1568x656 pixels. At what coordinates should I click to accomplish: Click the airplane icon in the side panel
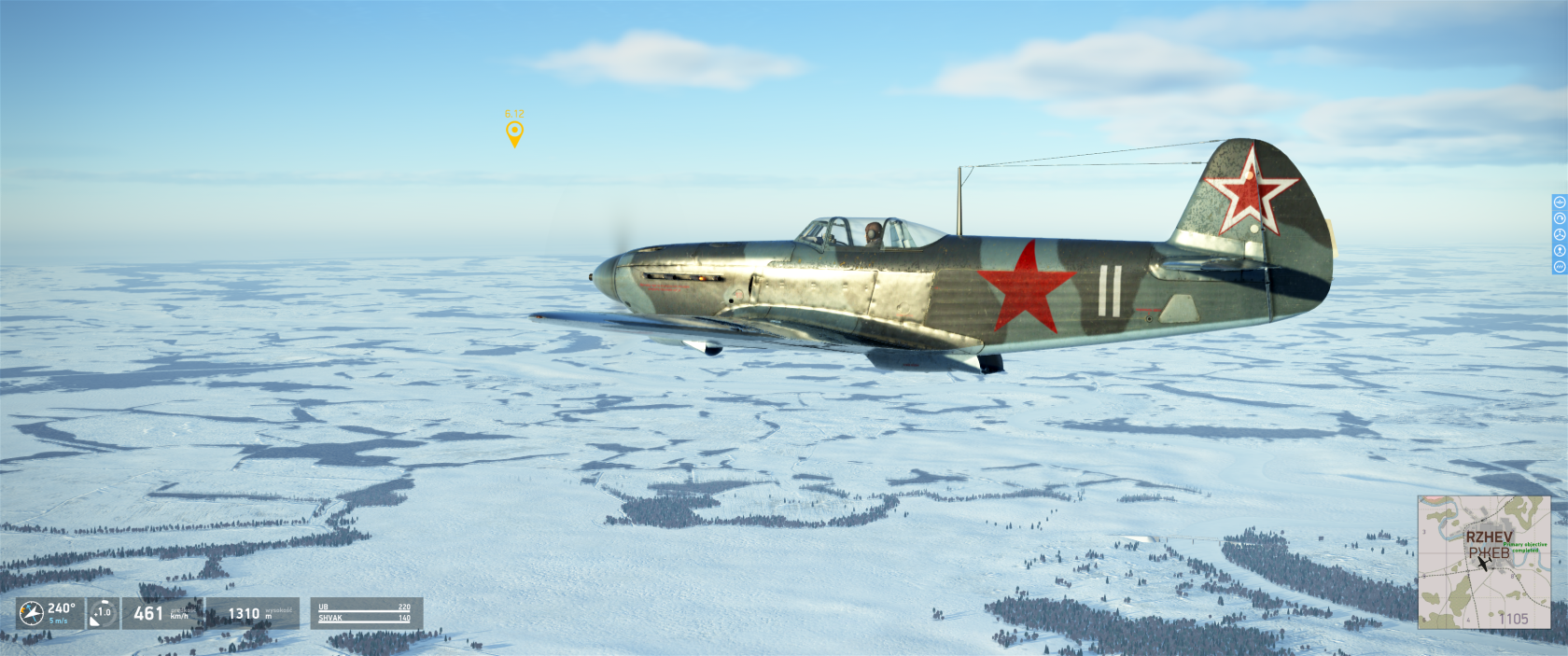1559,202
